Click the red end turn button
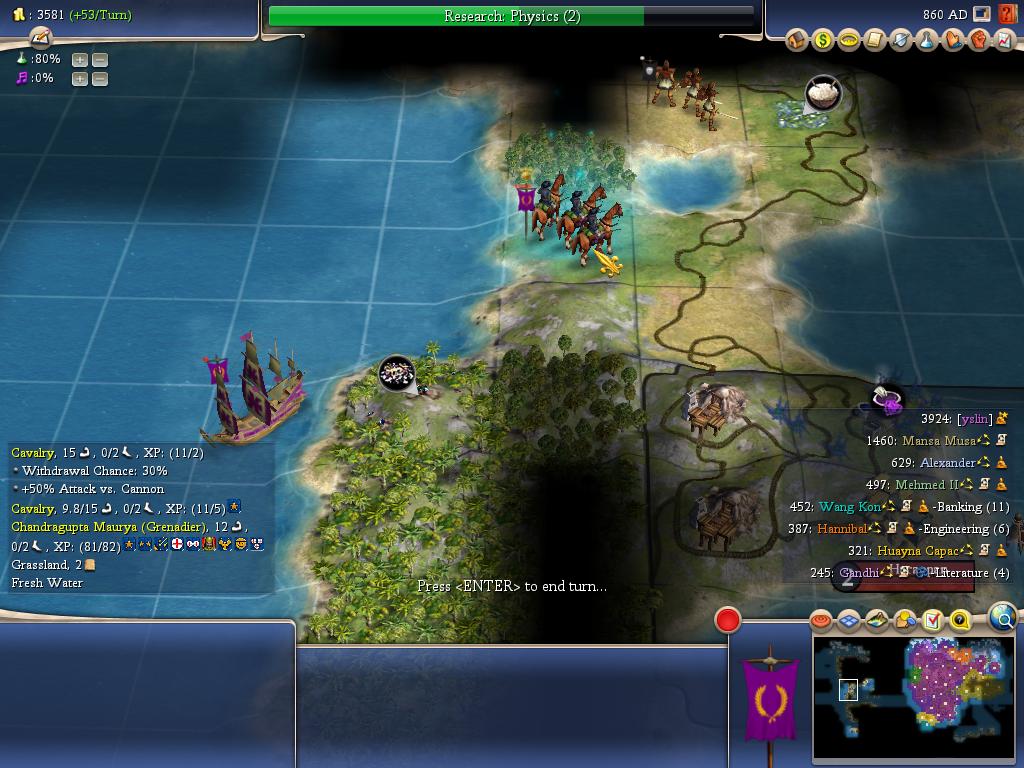 click(x=728, y=620)
